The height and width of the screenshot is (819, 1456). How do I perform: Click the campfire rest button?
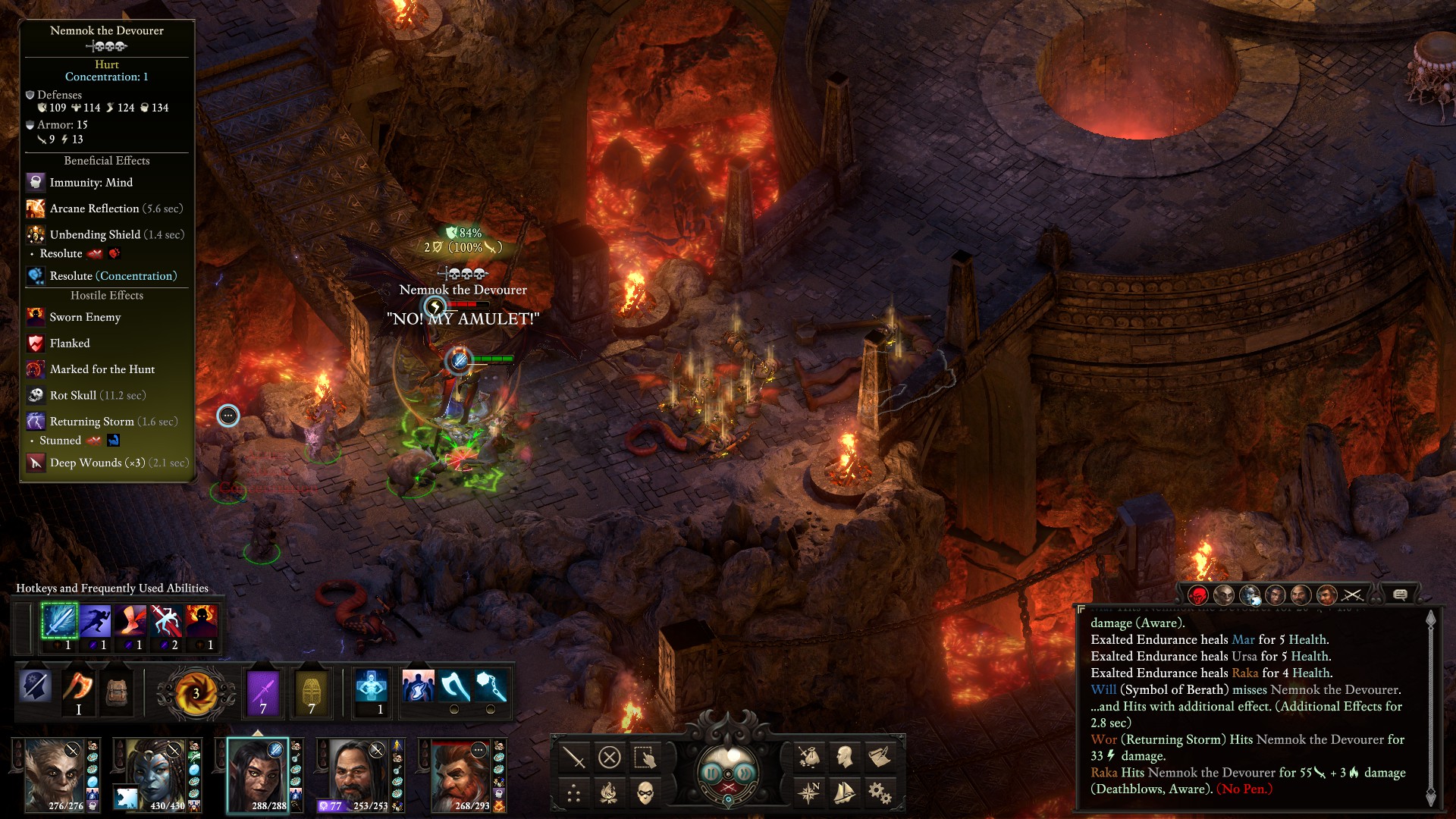[x=609, y=793]
